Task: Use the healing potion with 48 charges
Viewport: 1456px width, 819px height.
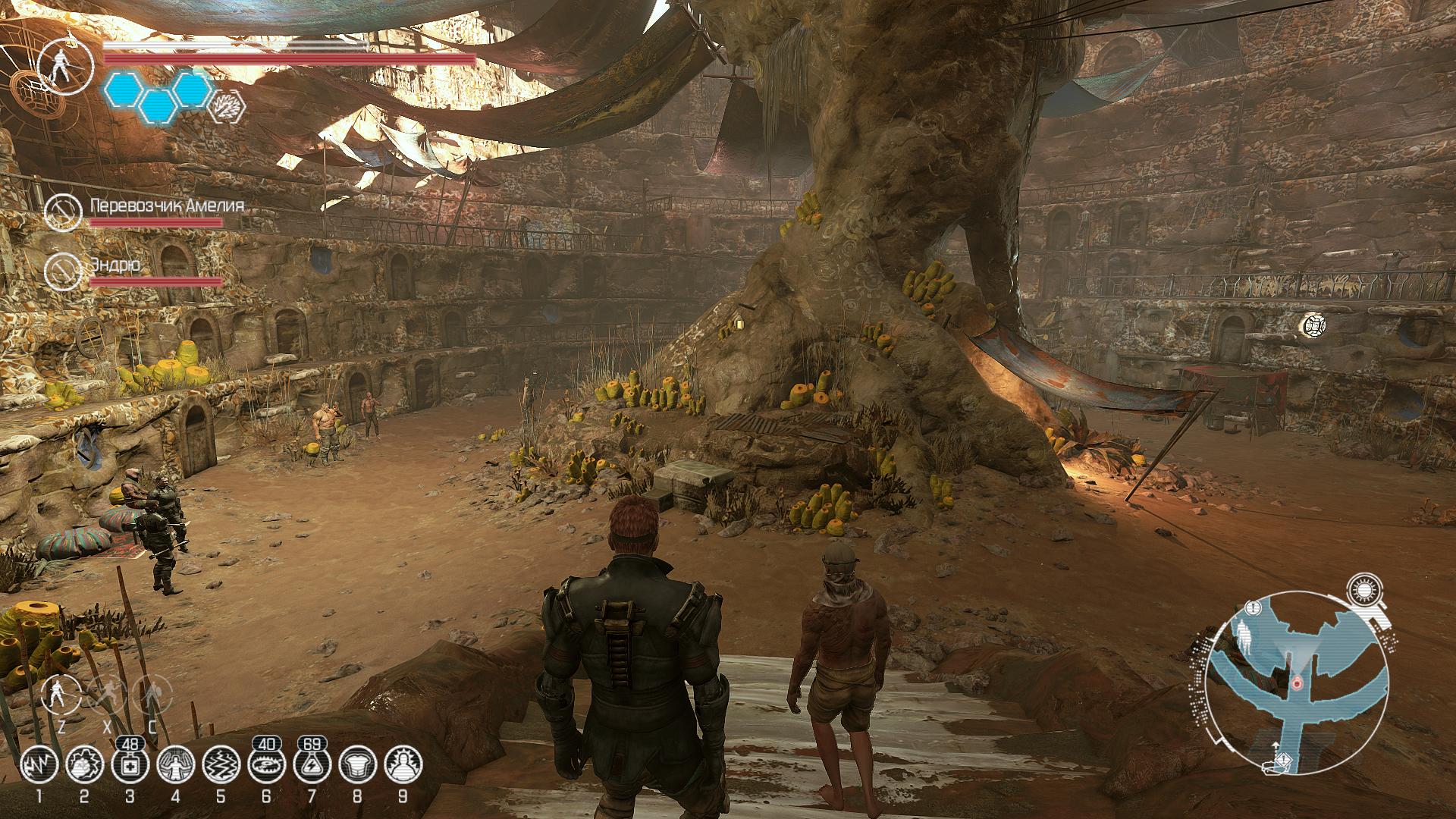Action: pos(130,764)
